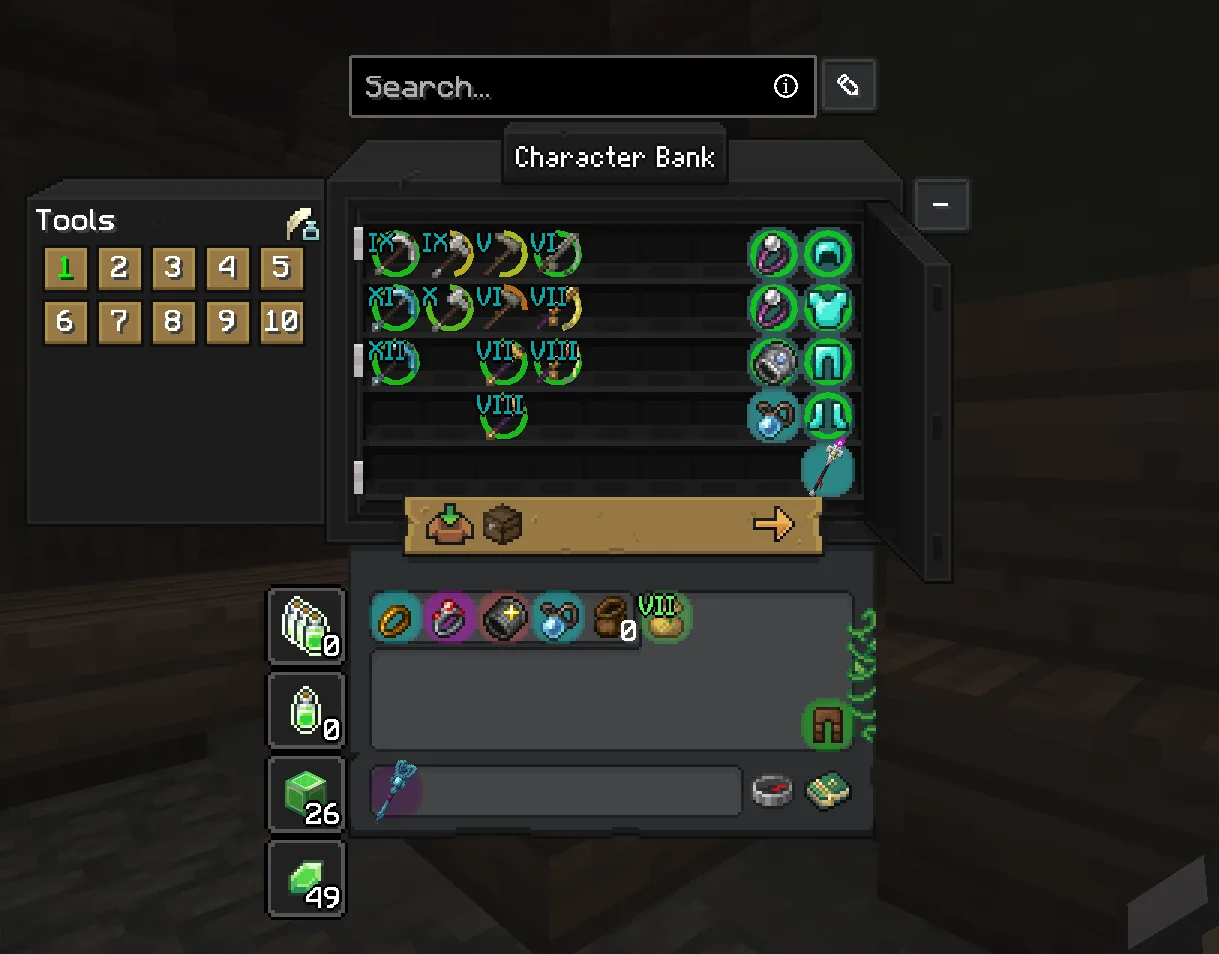Go to bank page 7
1219x954 pixels.
pyautogui.click(x=119, y=322)
